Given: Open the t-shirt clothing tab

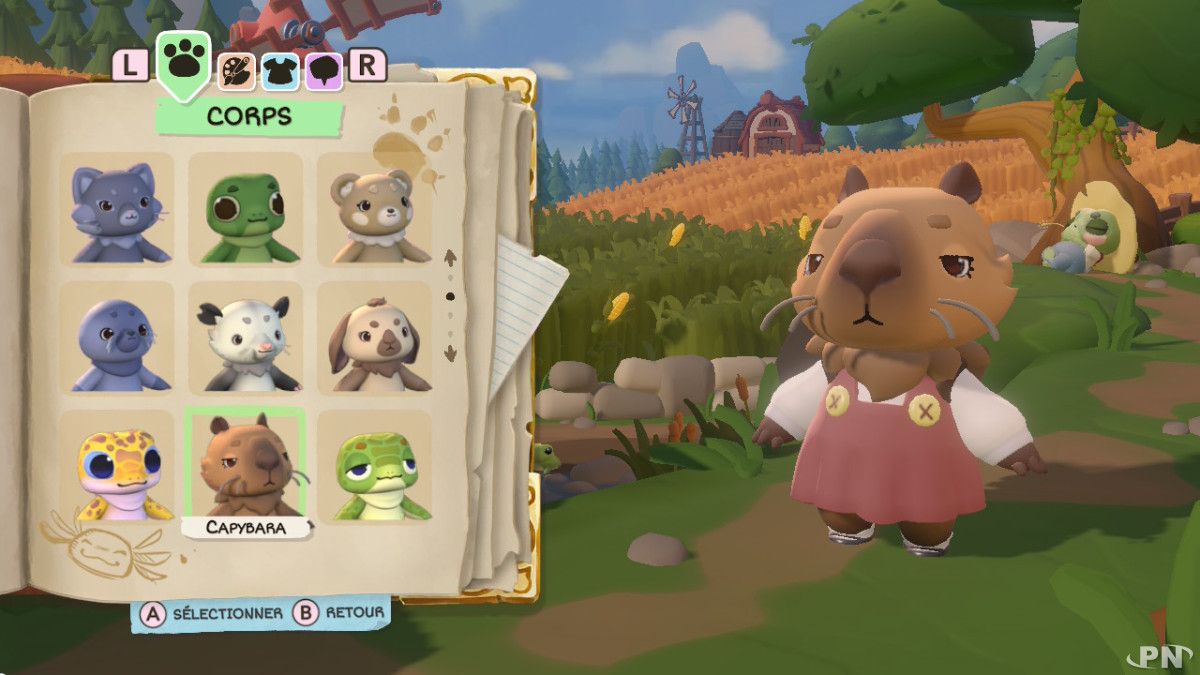Looking at the screenshot, I should tap(281, 69).
